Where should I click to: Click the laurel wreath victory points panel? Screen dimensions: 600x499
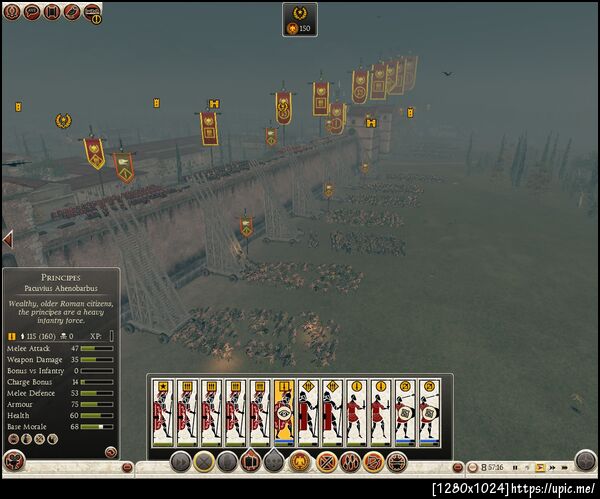pyautogui.click(x=299, y=19)
